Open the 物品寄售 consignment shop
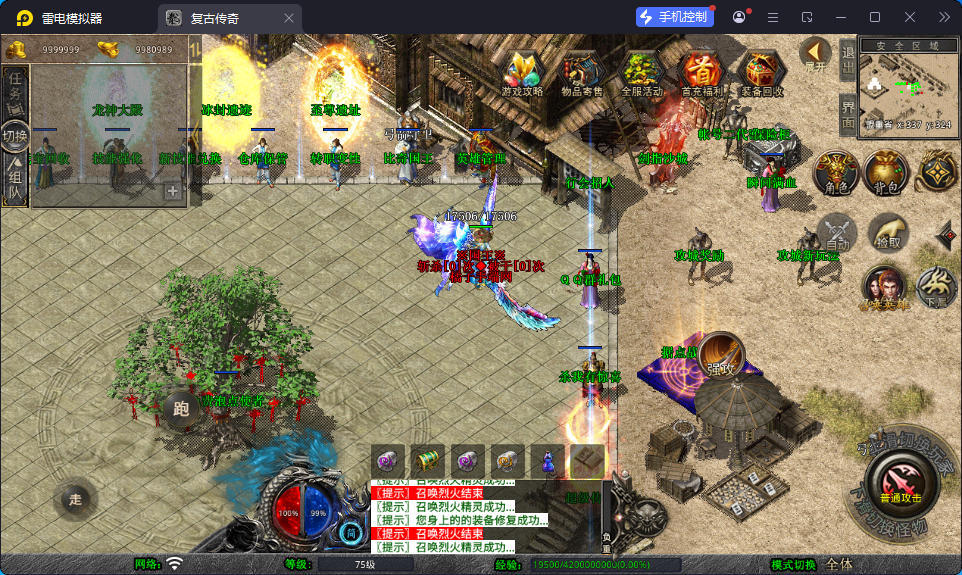The width and height of the screenshot is (962, 575). (583, 72)
